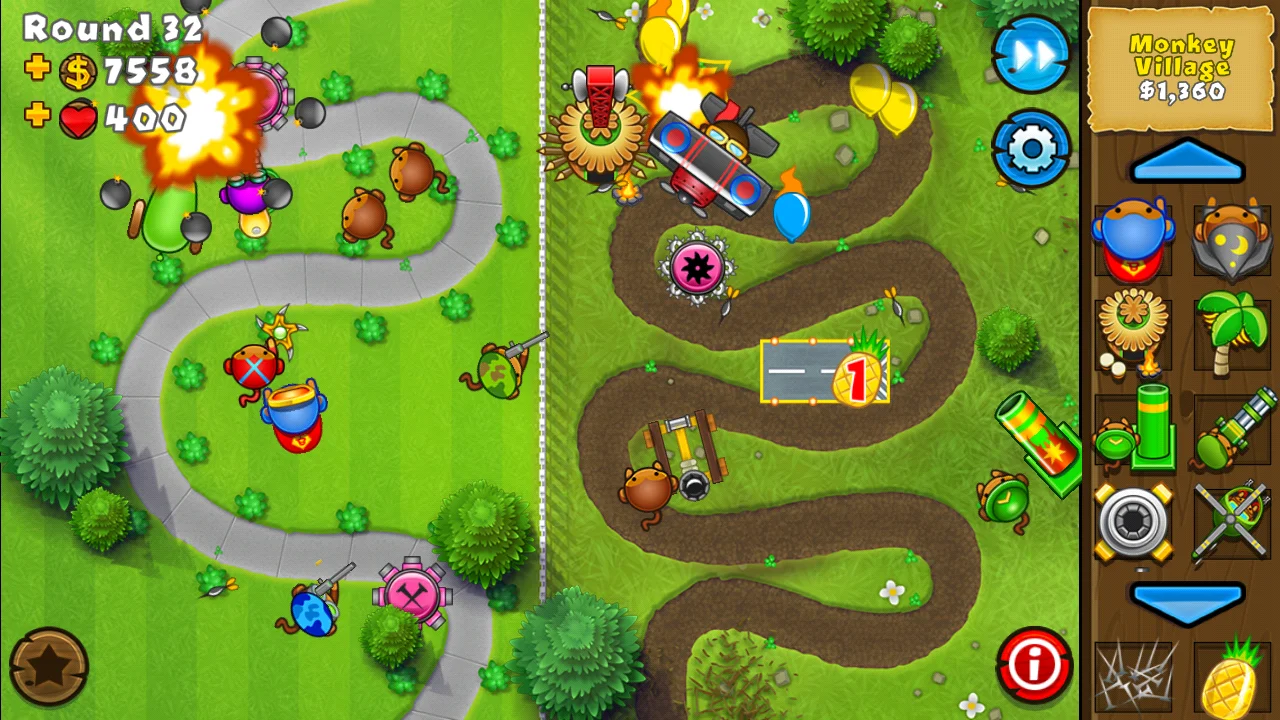The width and height of the screenshot is (1280, 720).
Task: Open achievements with the star button
Action: (x=47, y=666)
